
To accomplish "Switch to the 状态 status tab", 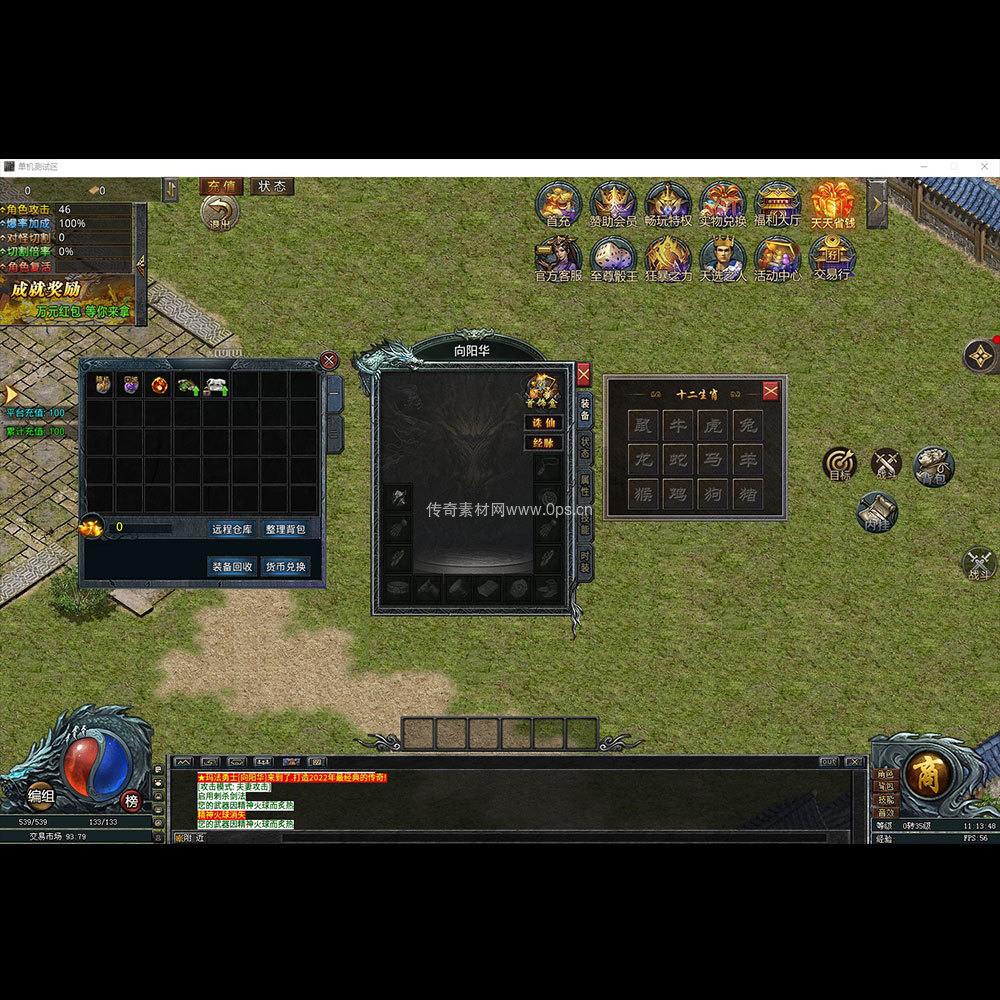I will coord(585,448).
